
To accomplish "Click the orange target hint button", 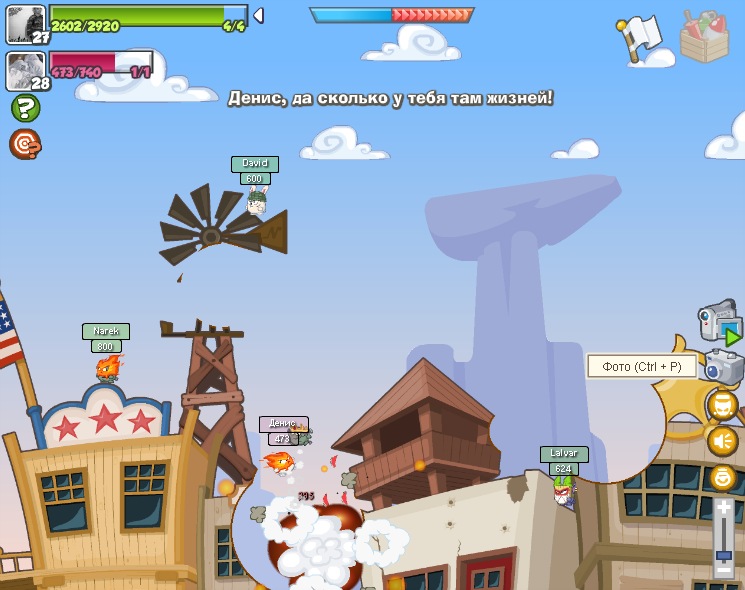I will tap(25, 145).
